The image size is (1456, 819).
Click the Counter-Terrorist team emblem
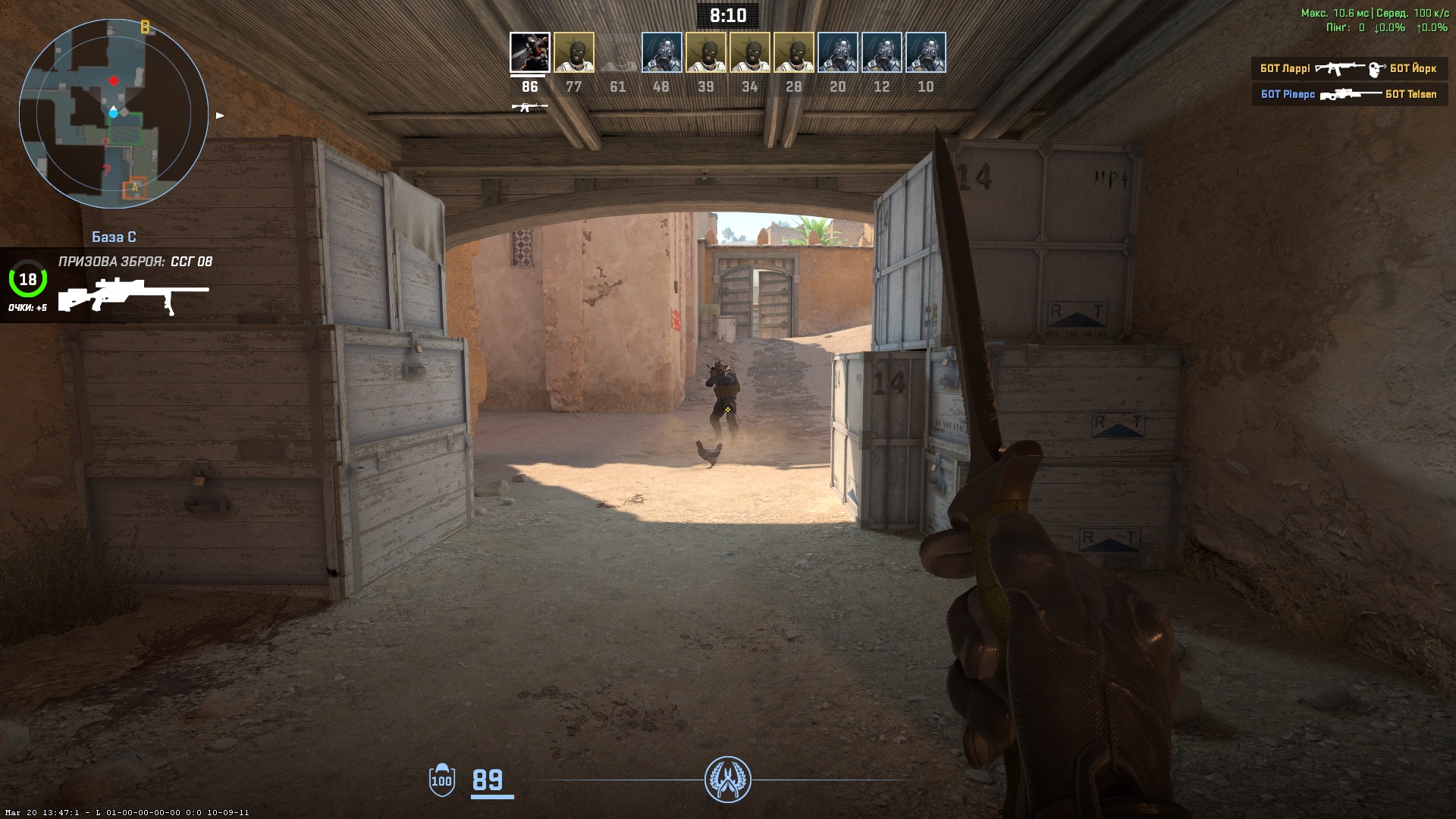(727, 780)
